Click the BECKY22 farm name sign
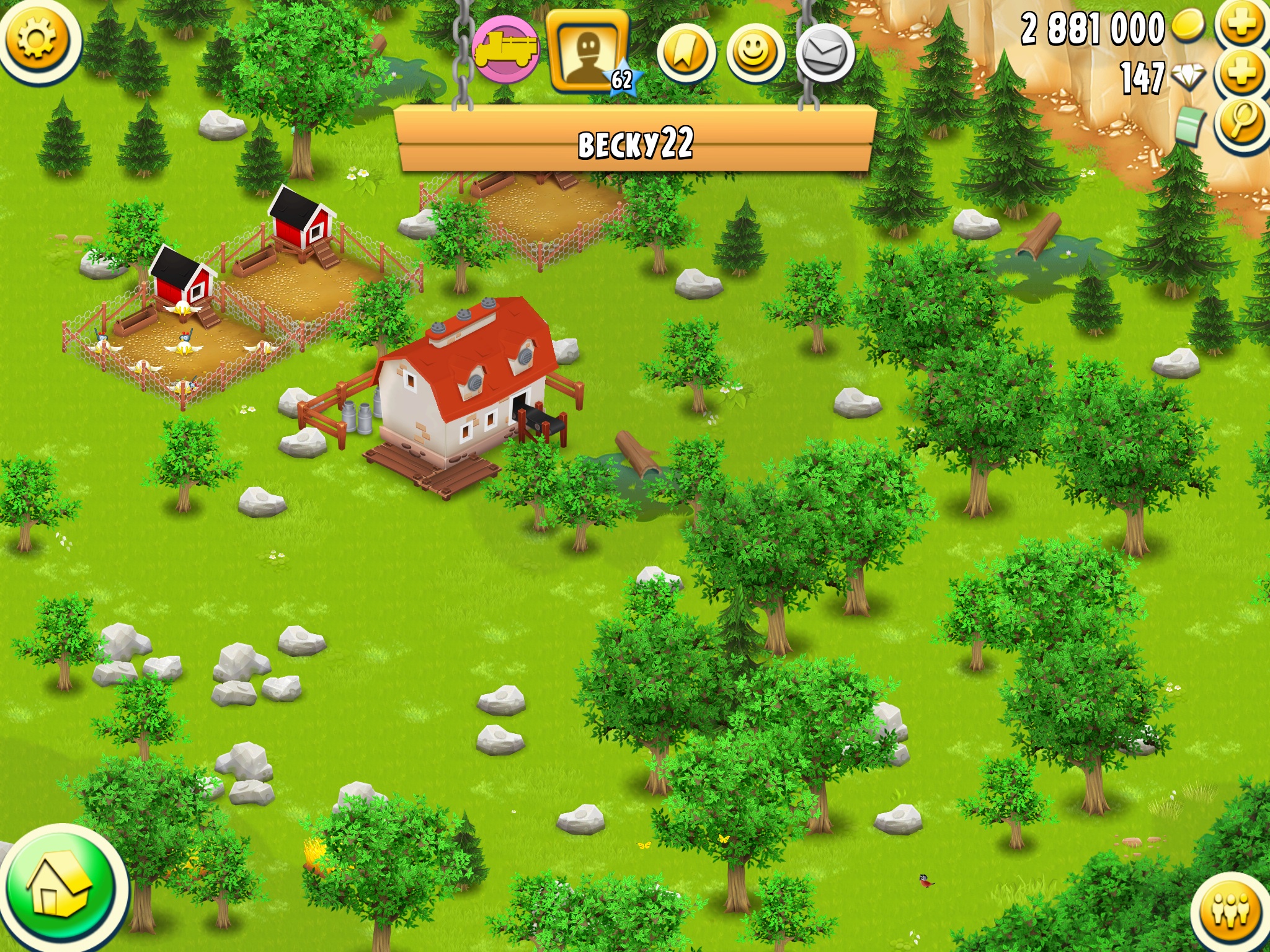This screenshot has height=952, width=1270. tap(635, 141)
